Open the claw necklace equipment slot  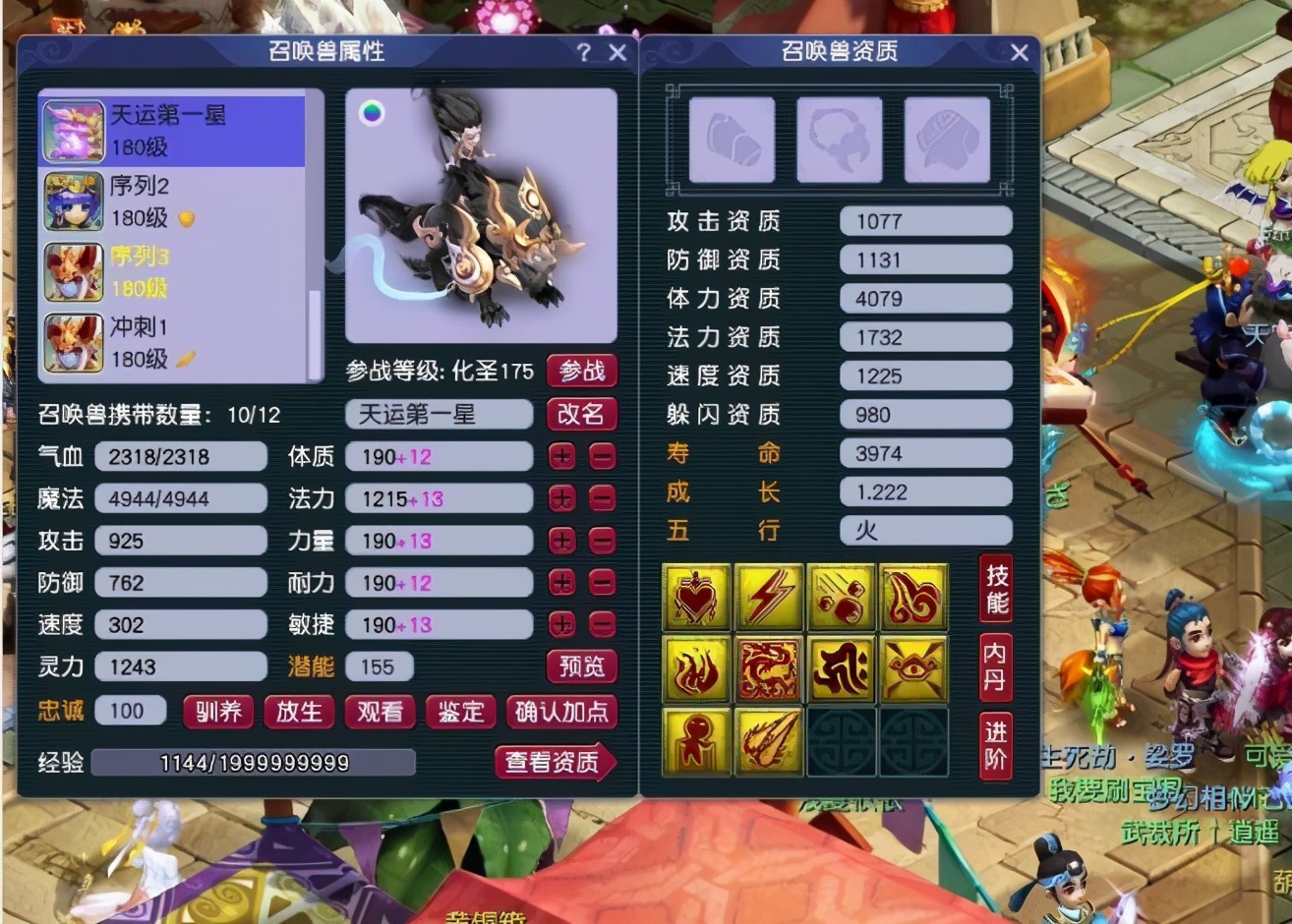[839, 140]
